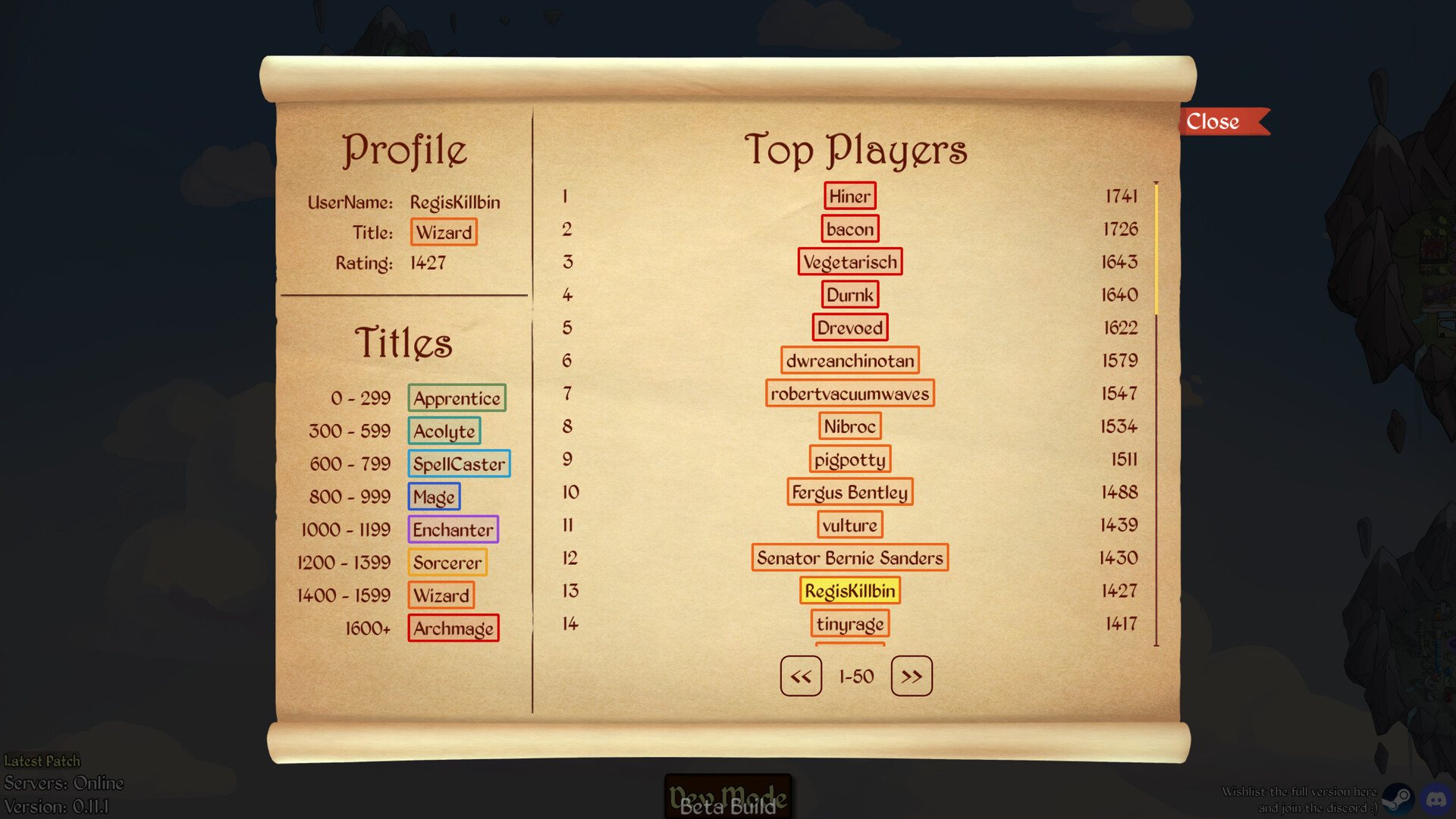Image resolution: width=1456 pixels, height=819 pixels.
Task: Choose Vegetarisch from the top players list
Action: pyautogui.click(x=849, y=262)
